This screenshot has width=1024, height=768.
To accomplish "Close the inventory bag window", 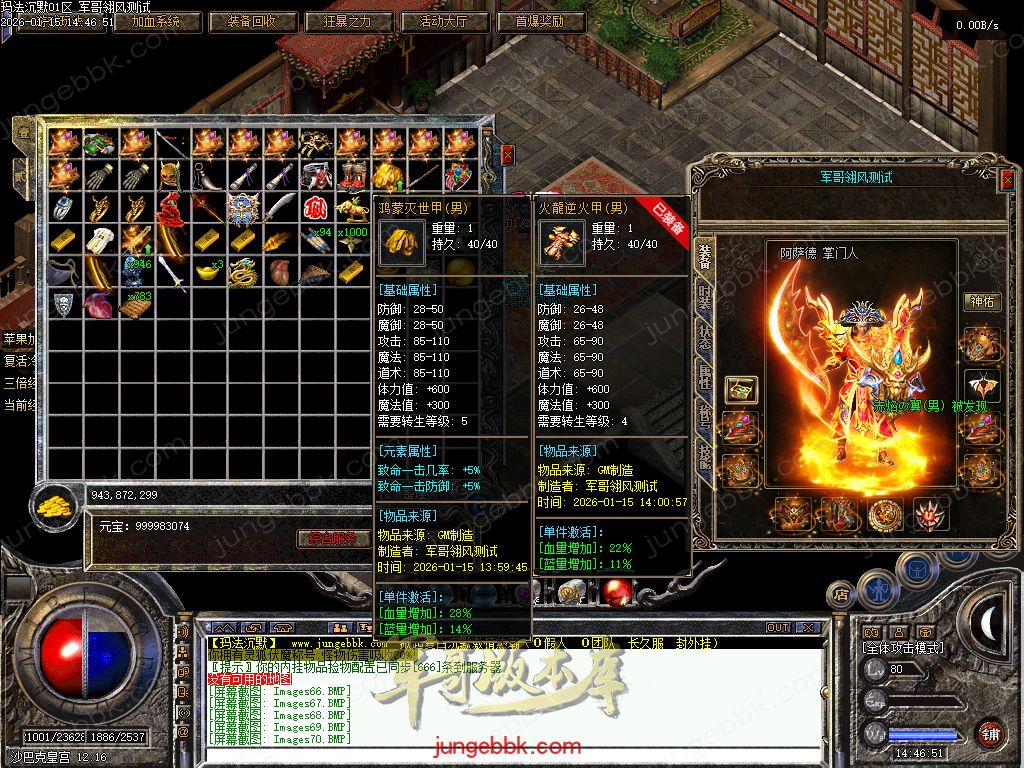I will 507,154.
